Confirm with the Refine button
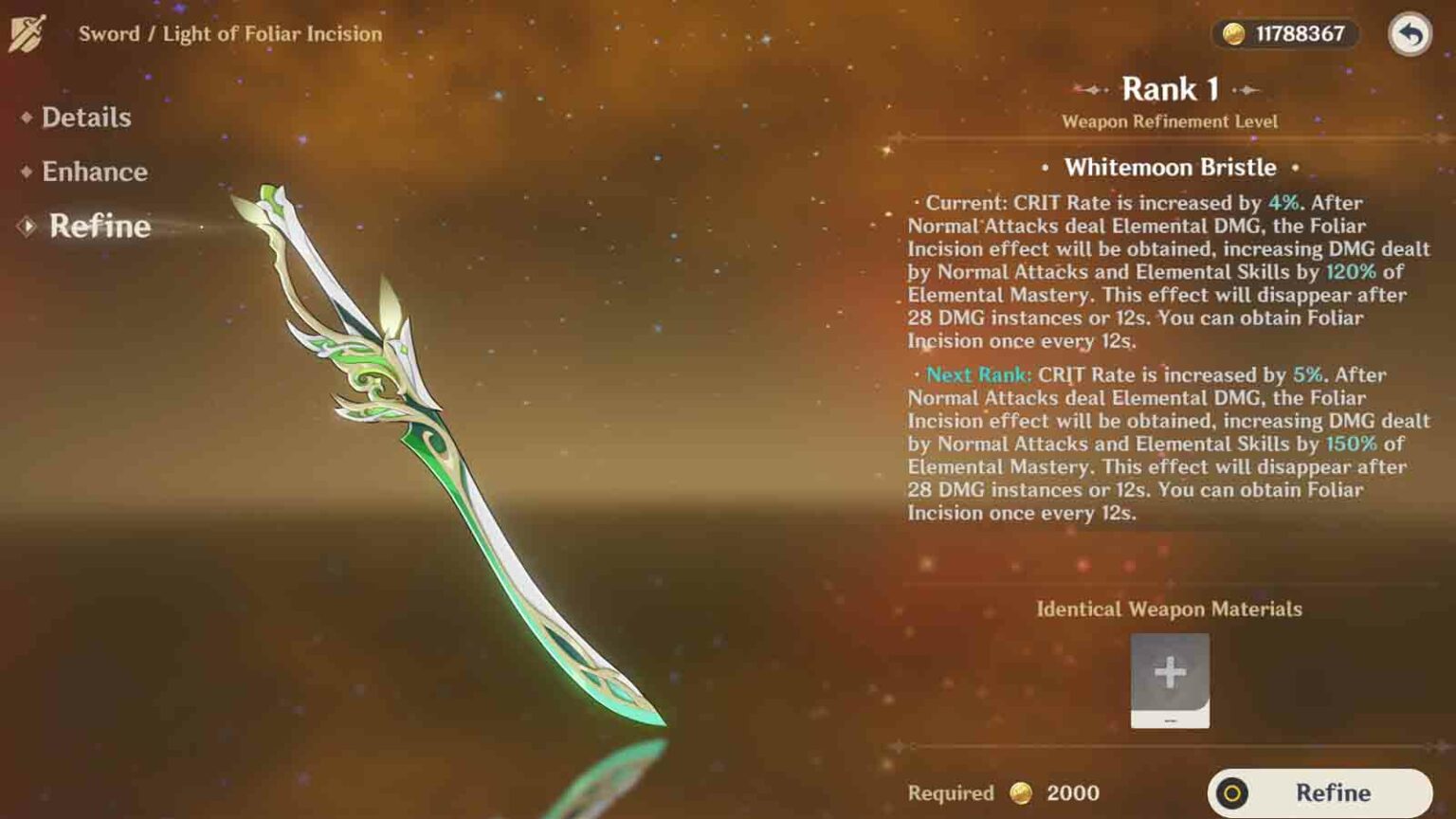The height and width of the screenshot is (819, 1456). tap(1319, 792)
